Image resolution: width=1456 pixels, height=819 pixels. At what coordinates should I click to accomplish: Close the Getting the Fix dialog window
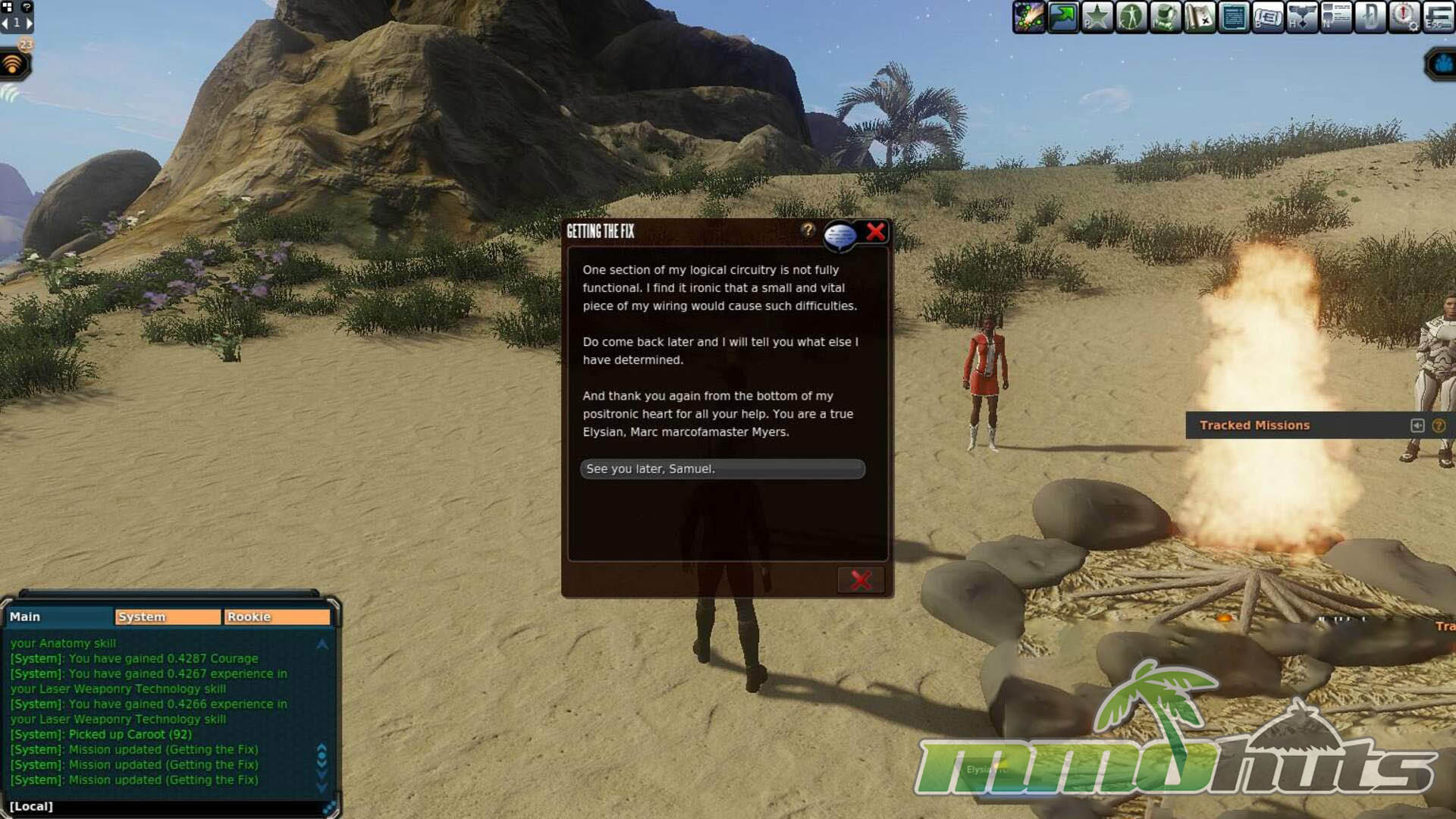coord(876,232)
